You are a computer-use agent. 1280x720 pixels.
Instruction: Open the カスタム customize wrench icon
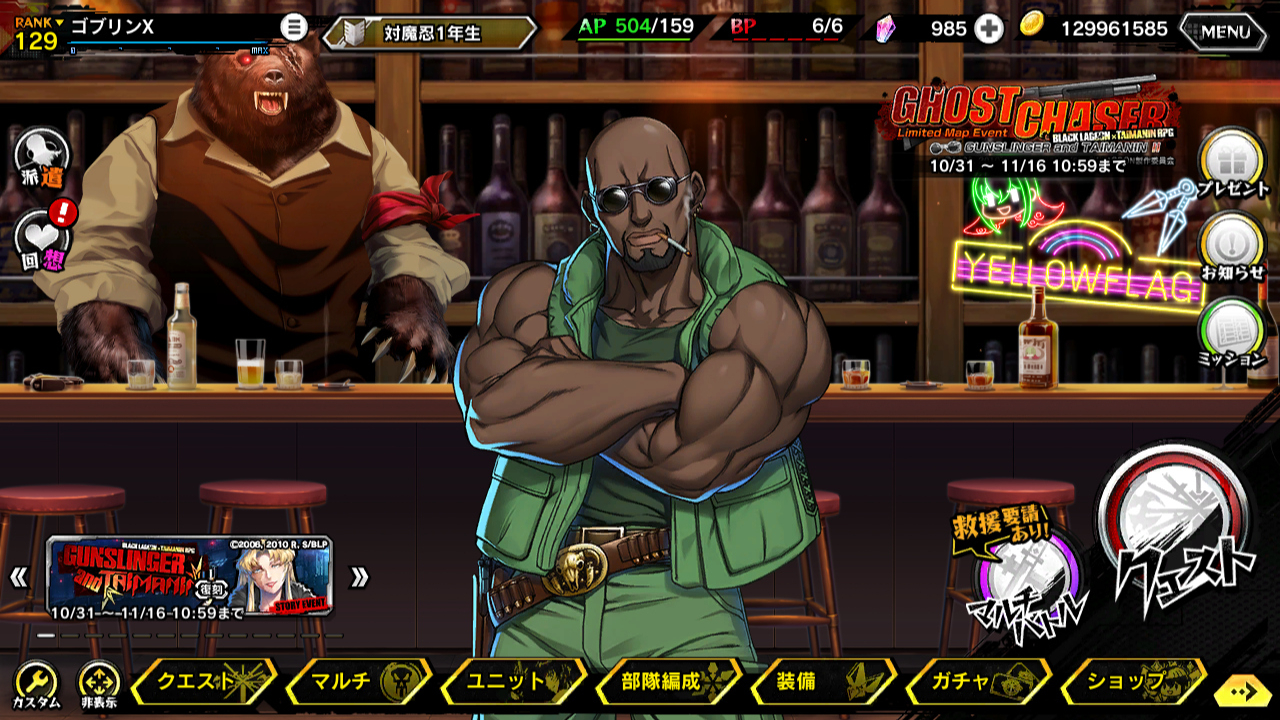pos(36,685)
